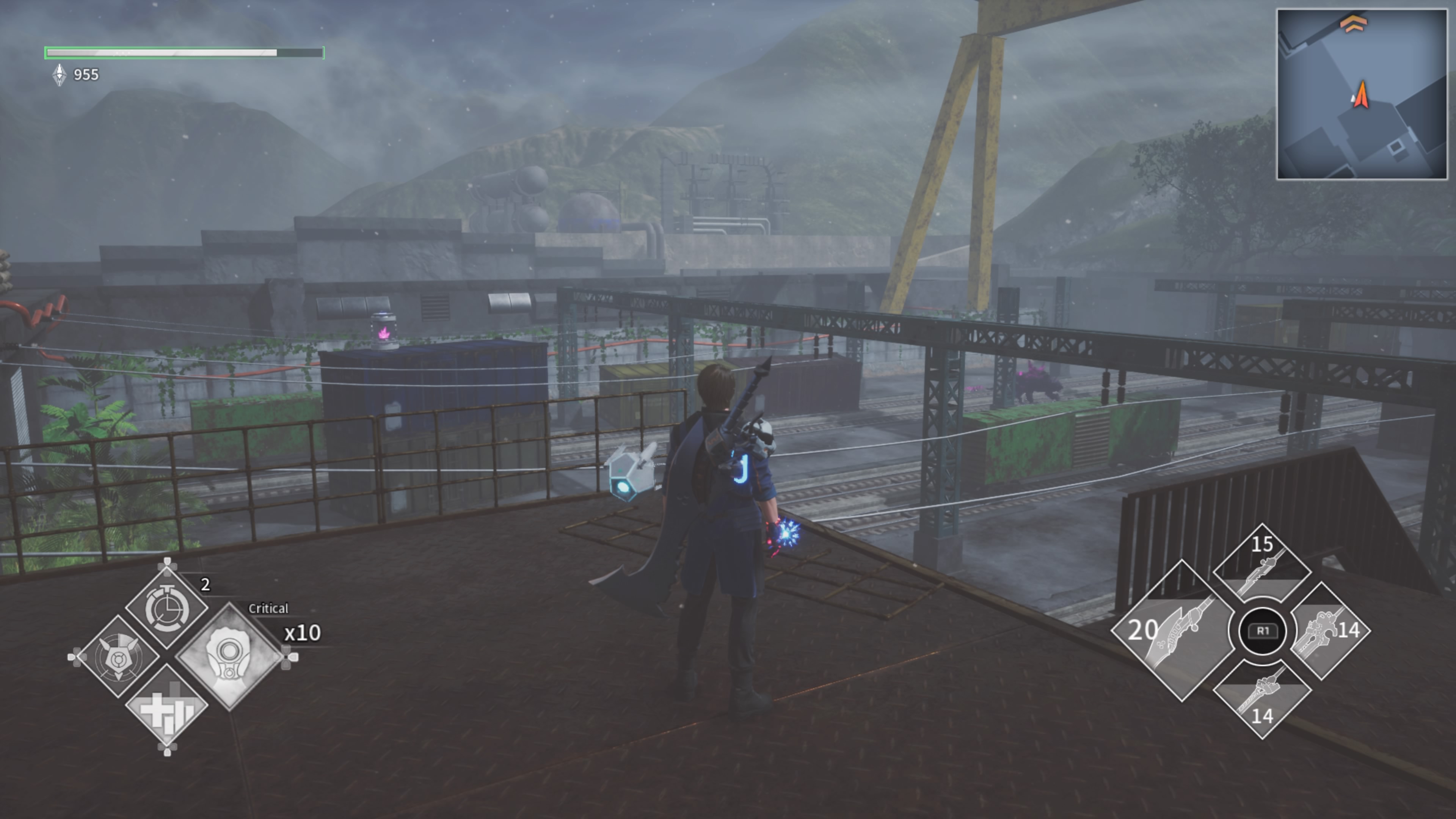Screen dimensions: 1456x819
Task: Select the right-hand weapon slot numbered 14
Action: (x=1329, y=631)
